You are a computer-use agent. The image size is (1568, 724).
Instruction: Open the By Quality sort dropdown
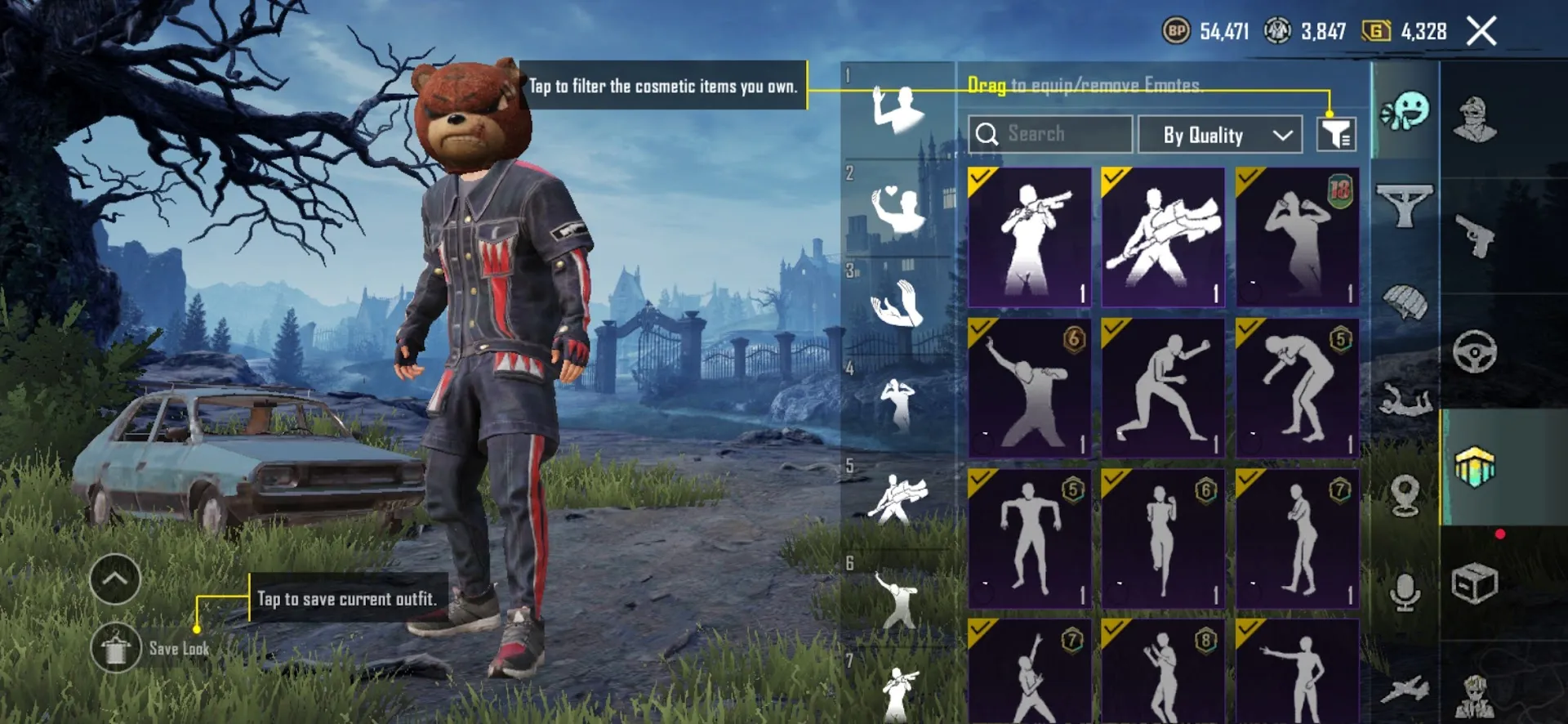(1219, 135)
